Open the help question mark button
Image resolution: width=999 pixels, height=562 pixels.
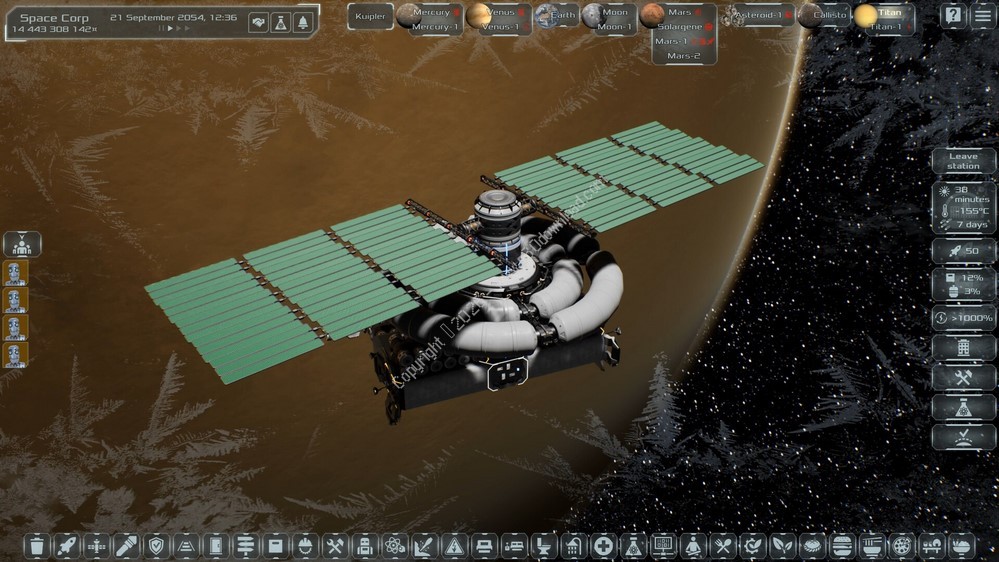[953, 16]
